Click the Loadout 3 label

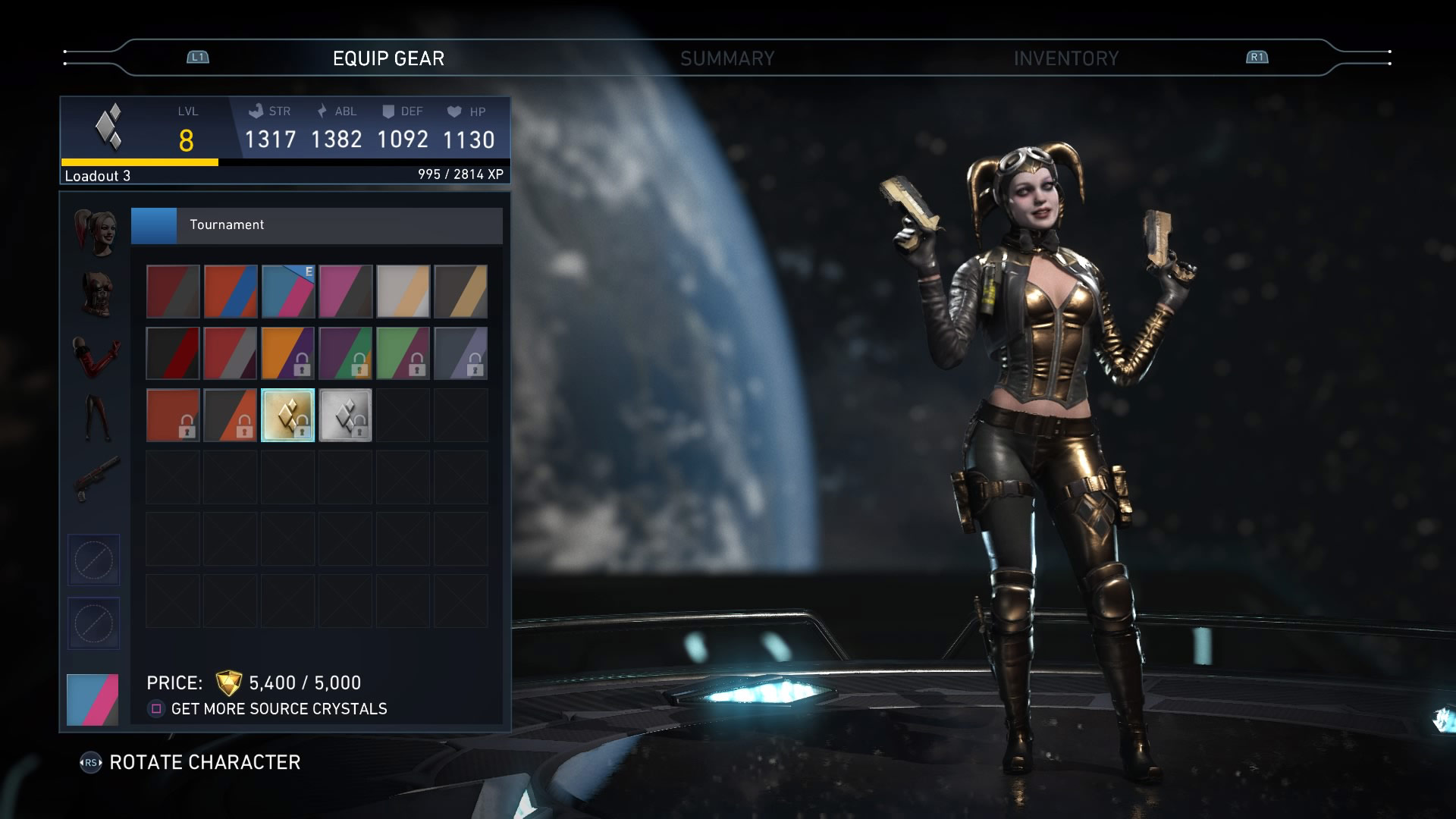click(99, 177)
